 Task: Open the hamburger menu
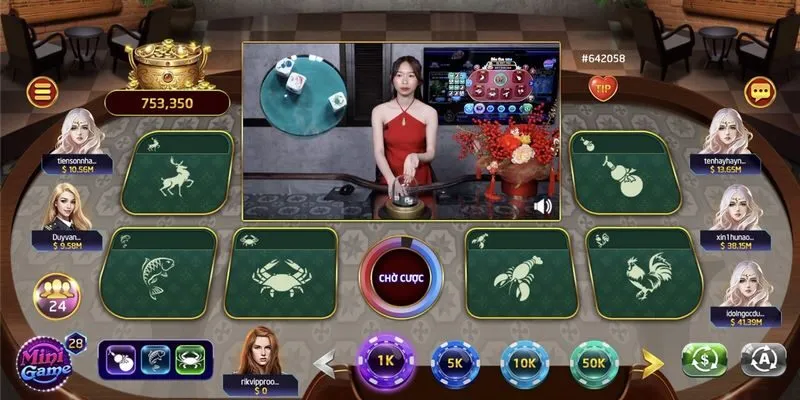click(x=43, y=93)
